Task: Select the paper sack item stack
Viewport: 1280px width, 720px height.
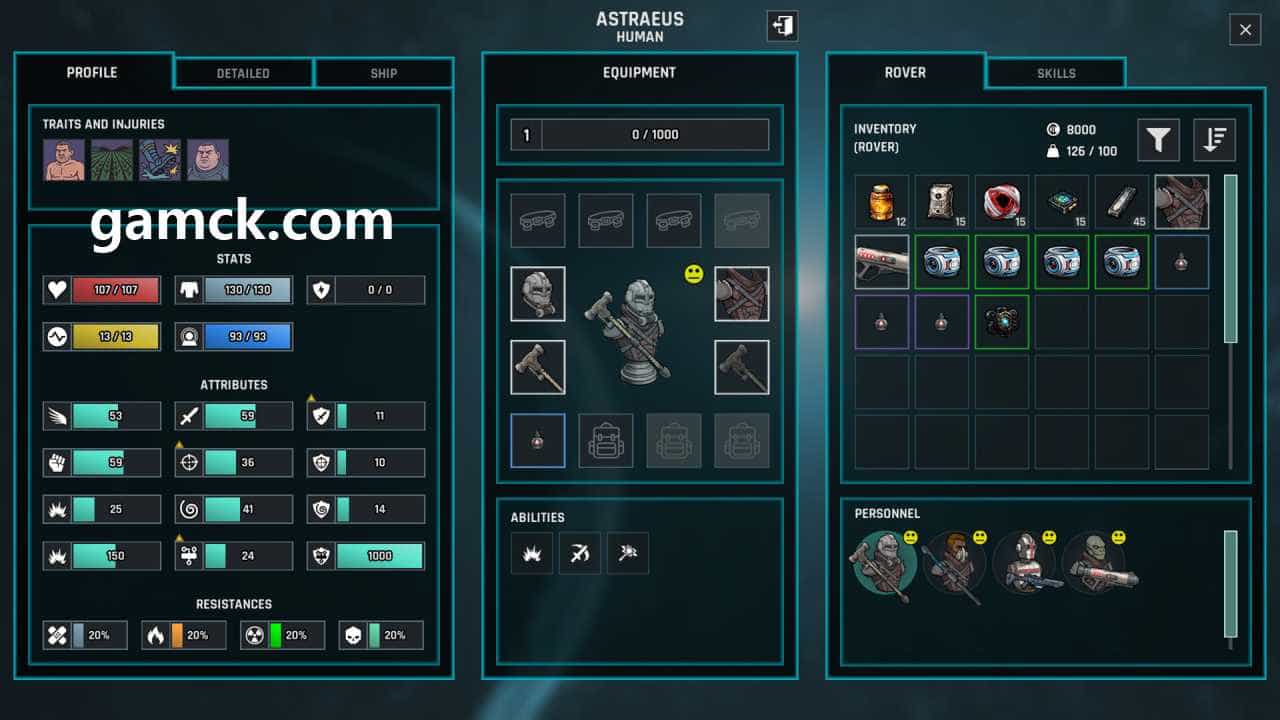Action: (941, 202)
